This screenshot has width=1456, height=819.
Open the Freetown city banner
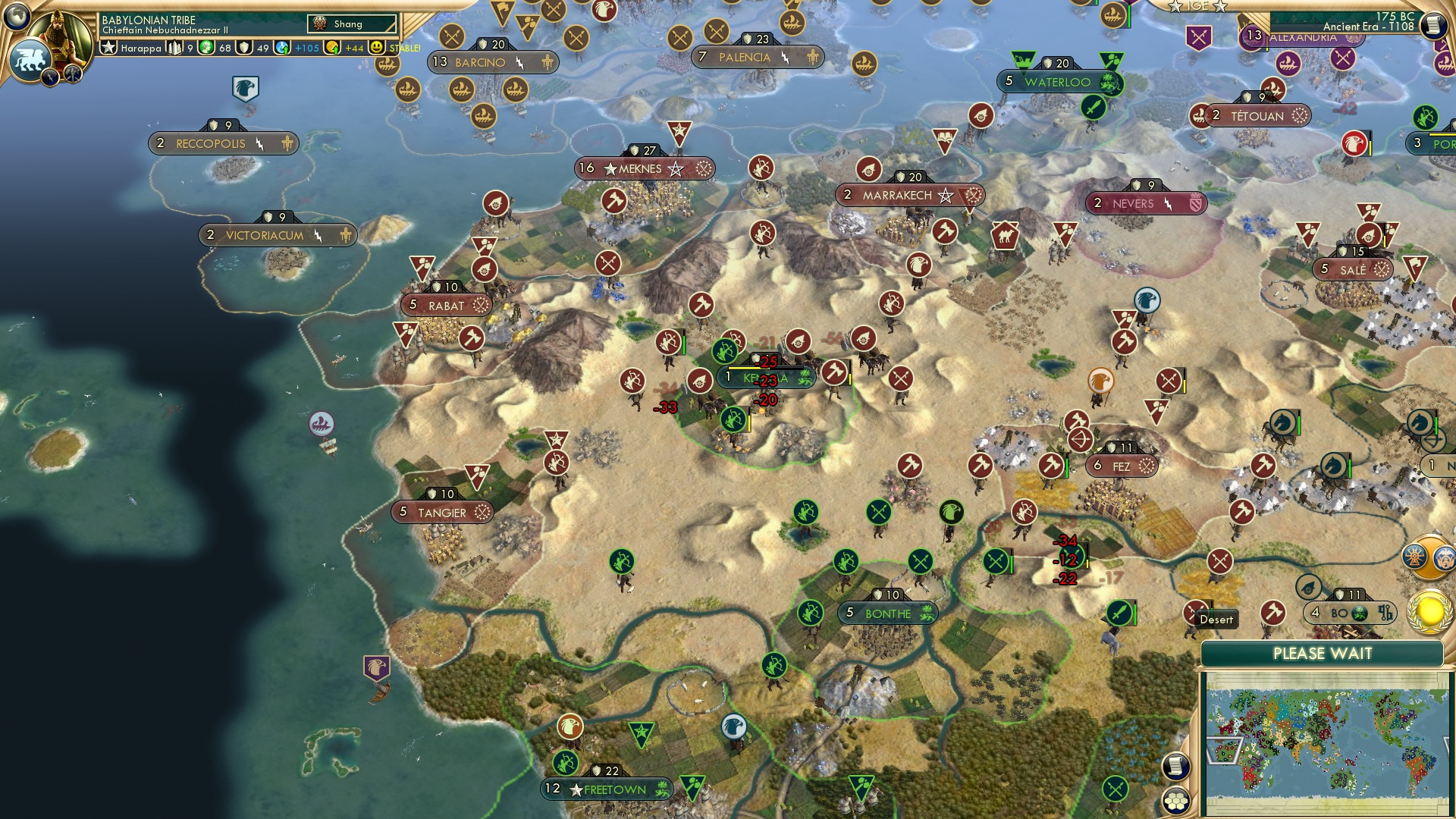tap(607, 789)
